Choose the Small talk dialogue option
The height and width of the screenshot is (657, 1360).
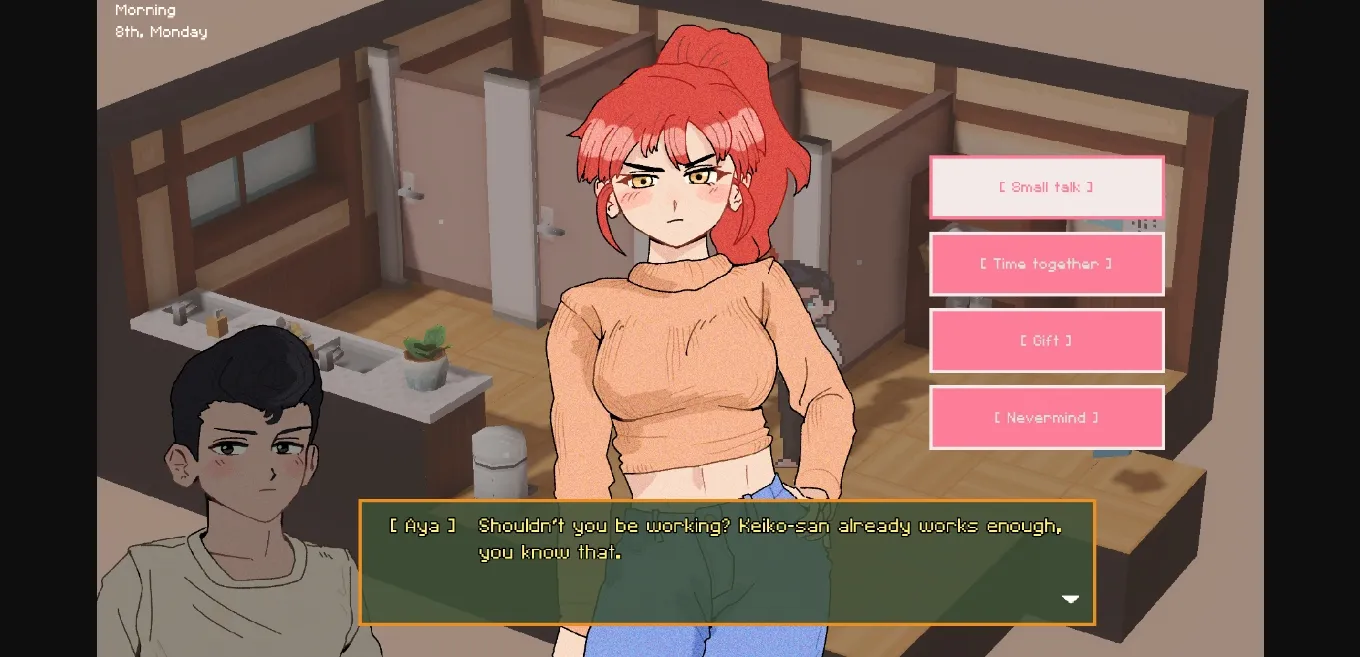[1046, 187]
